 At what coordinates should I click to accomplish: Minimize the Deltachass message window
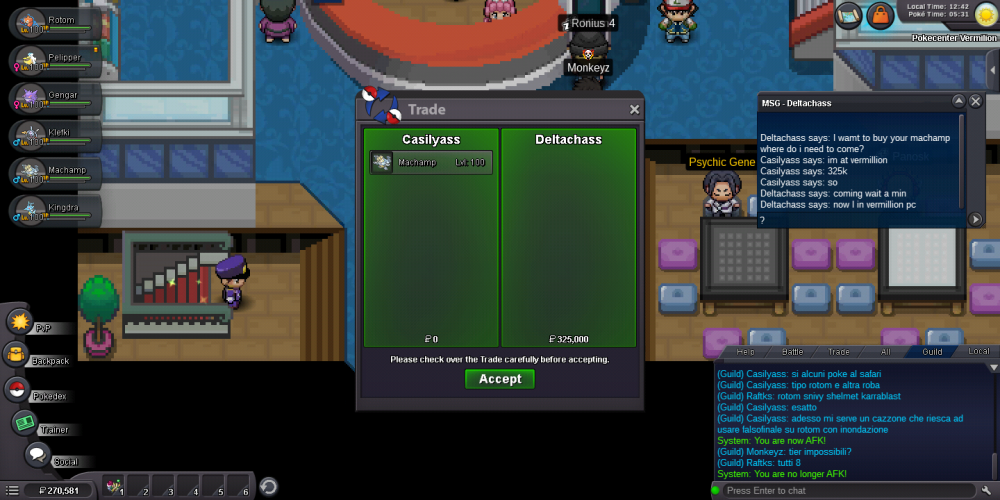click(958, 102)
